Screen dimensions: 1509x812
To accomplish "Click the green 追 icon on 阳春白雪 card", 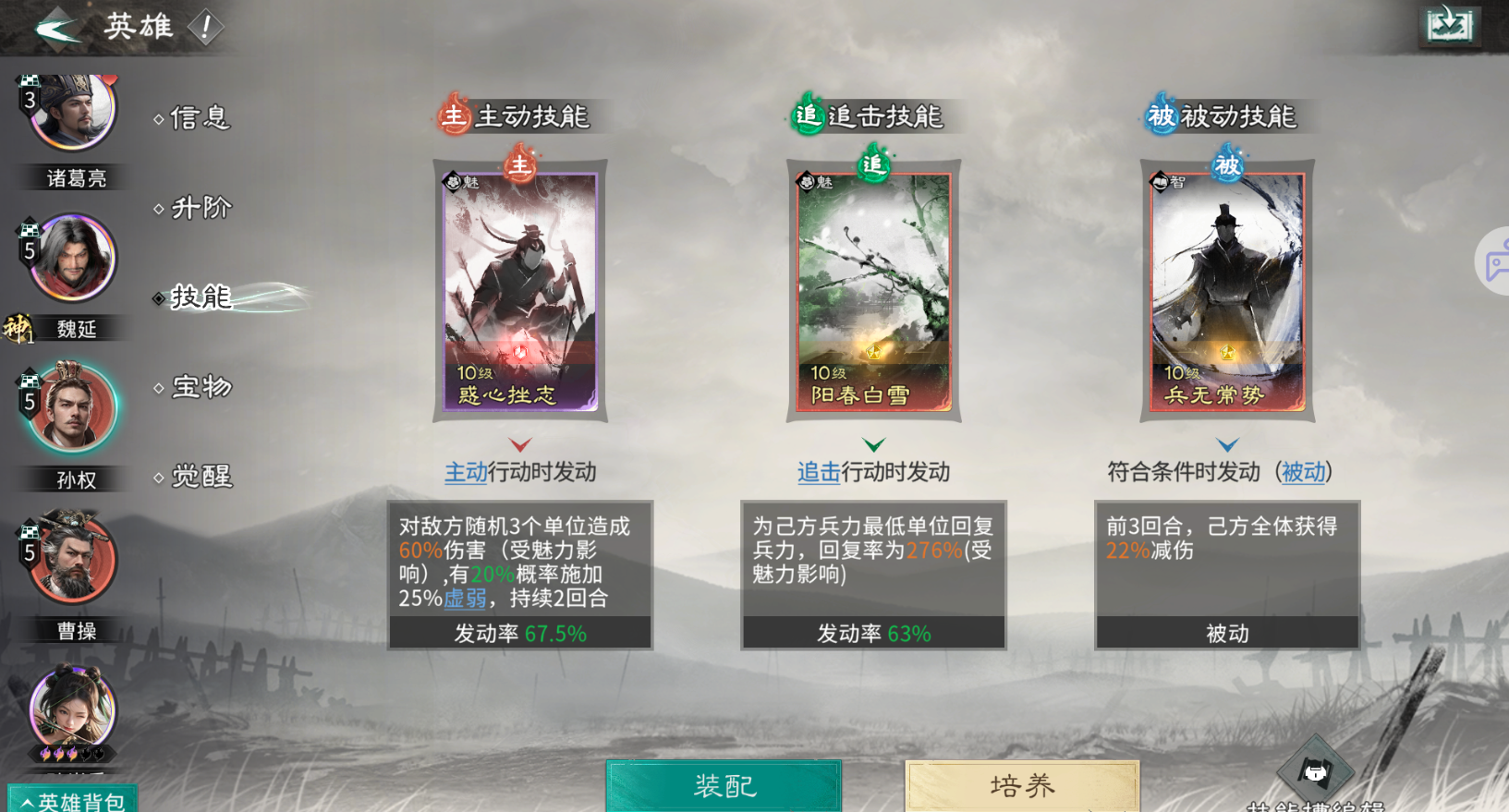I will pos(874,164).
